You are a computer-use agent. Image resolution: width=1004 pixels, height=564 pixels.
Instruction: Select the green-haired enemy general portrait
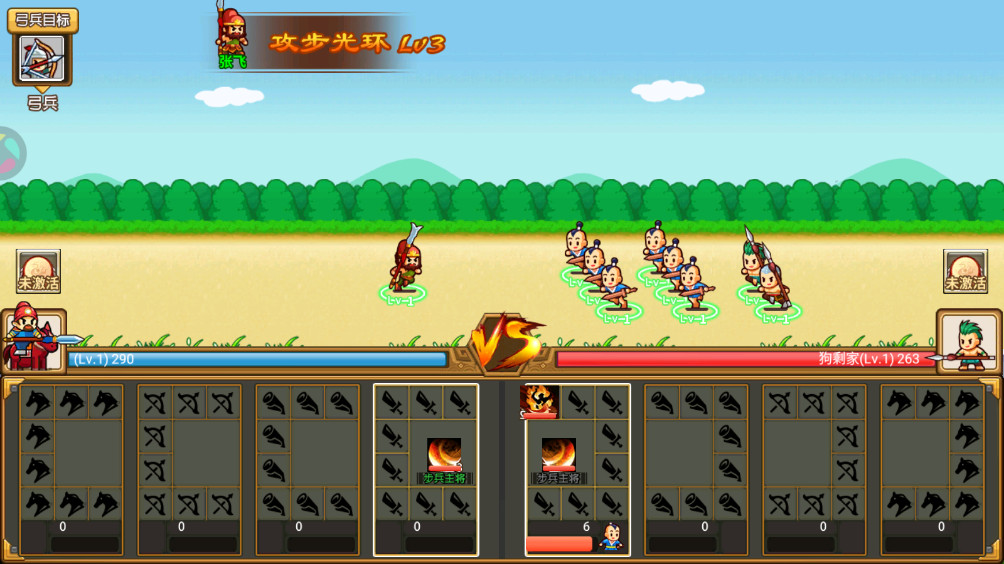968,342
